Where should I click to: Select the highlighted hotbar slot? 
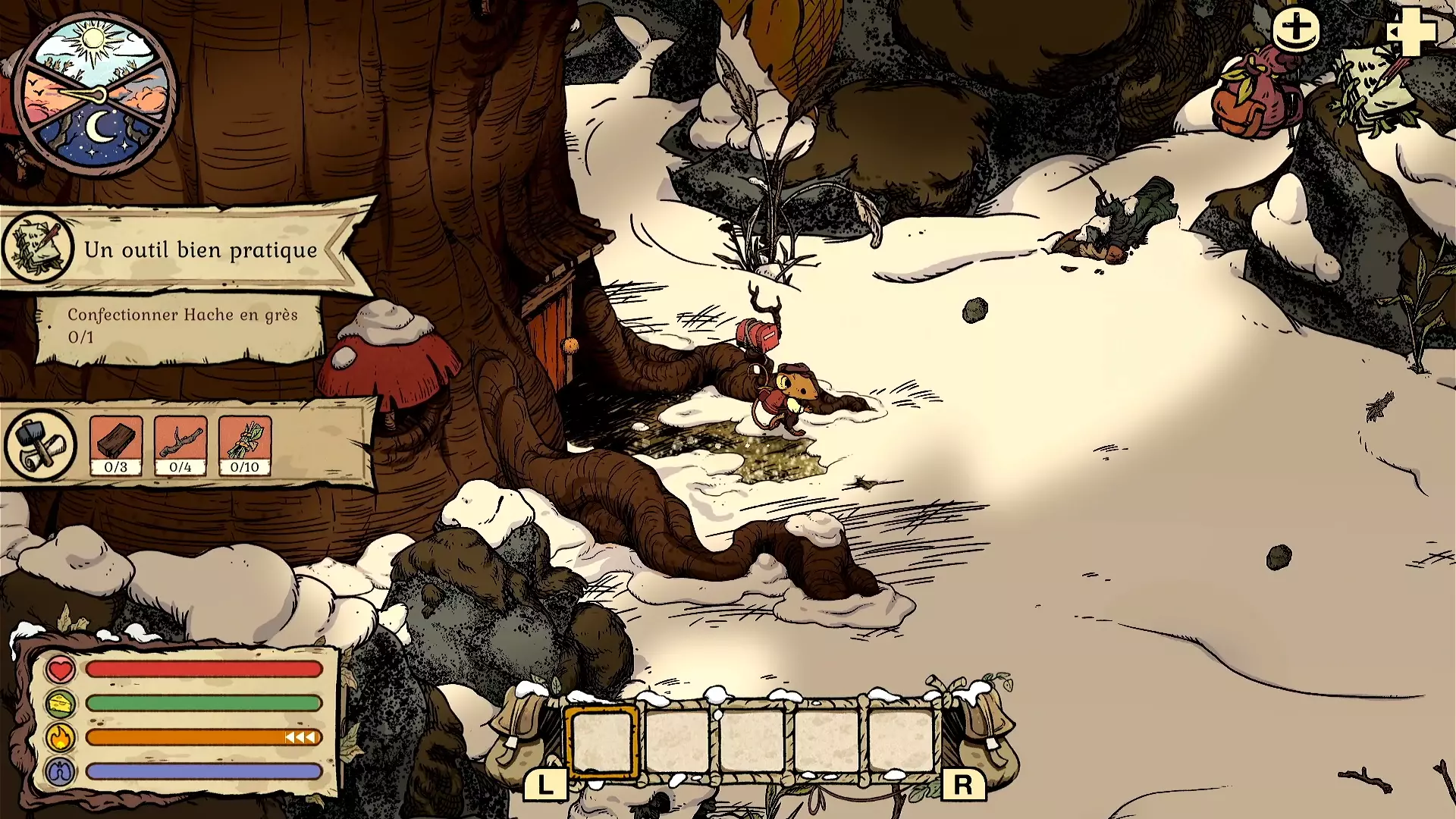601,742
